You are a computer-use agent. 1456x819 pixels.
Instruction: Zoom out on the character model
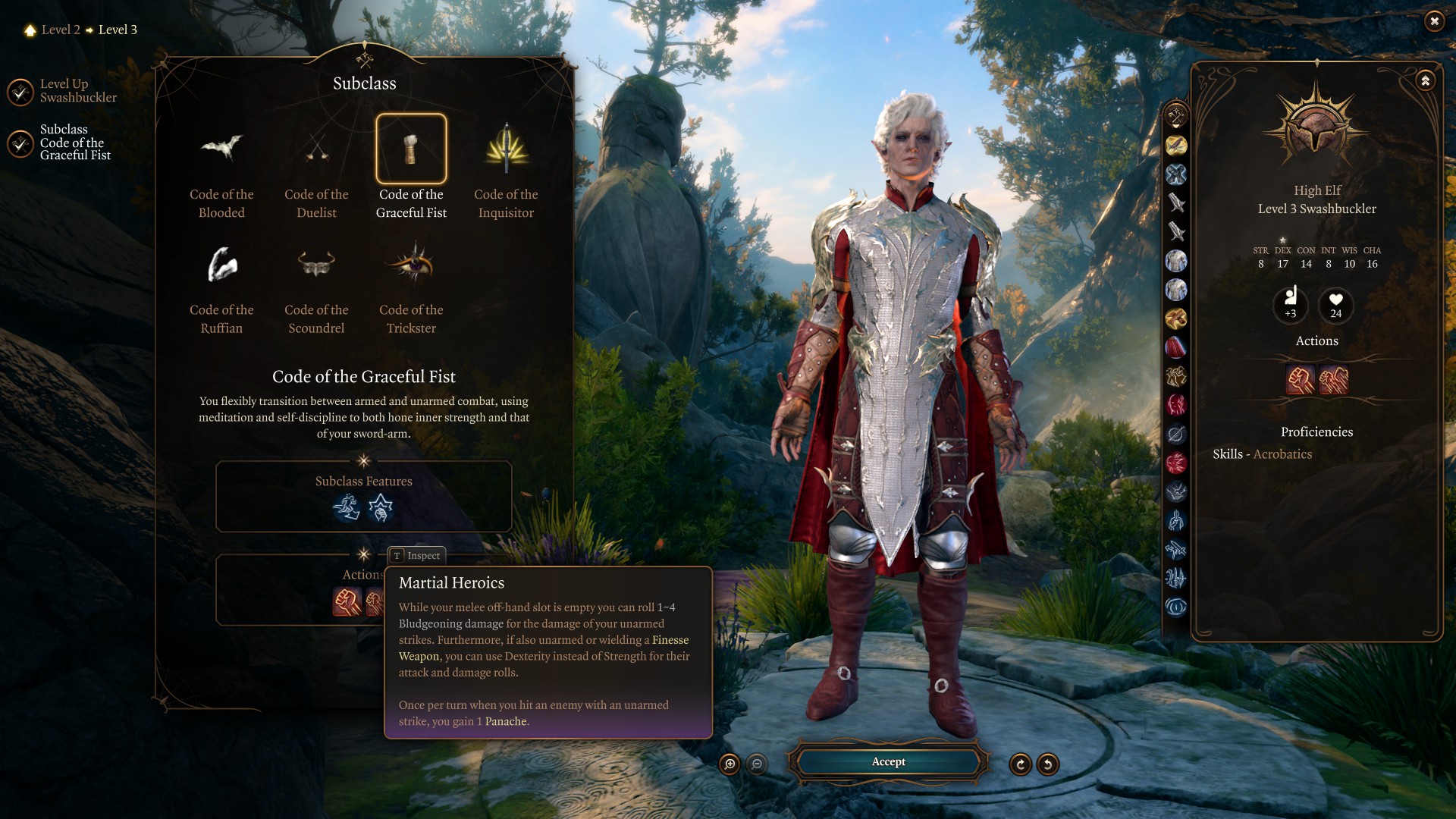click(757, 764)
